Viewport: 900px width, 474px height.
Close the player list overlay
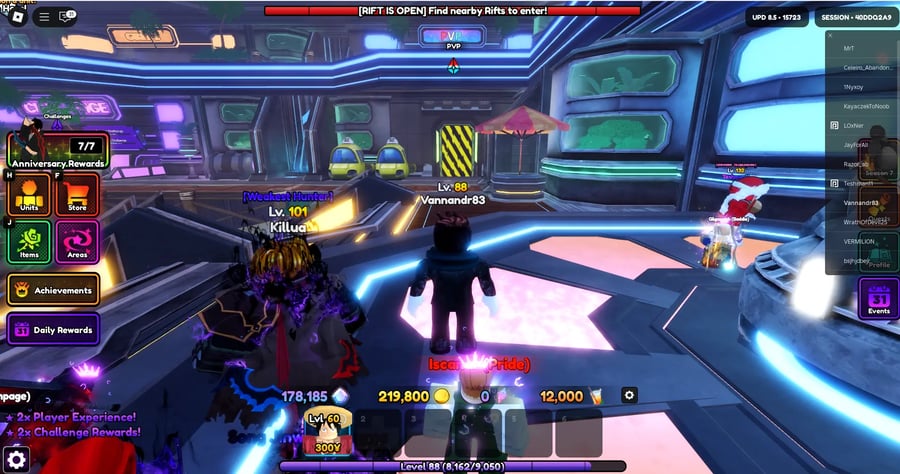pos(830,35)
